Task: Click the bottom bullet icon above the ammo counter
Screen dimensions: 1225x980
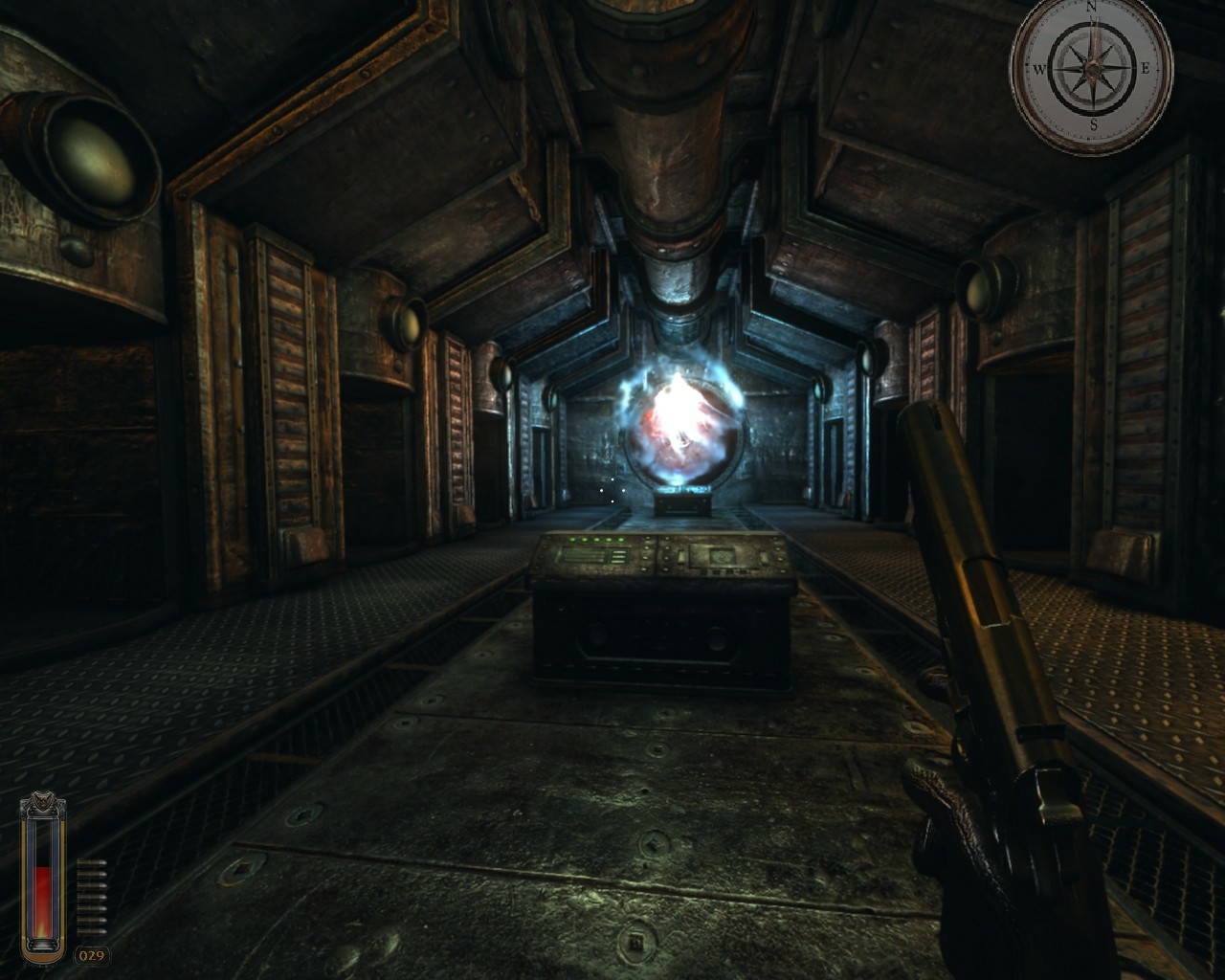Action: pos(92,929)
